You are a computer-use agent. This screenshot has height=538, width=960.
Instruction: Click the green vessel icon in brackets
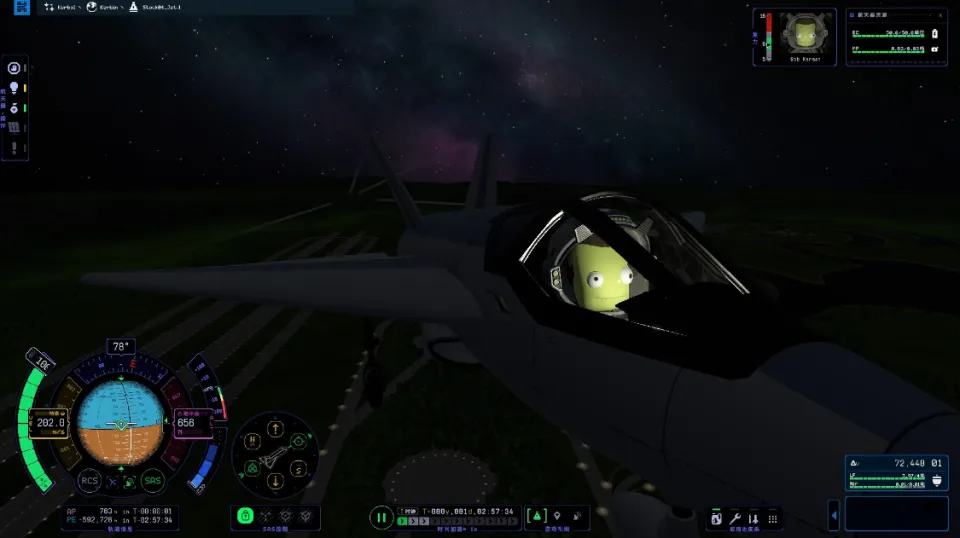tap(536, 515)
